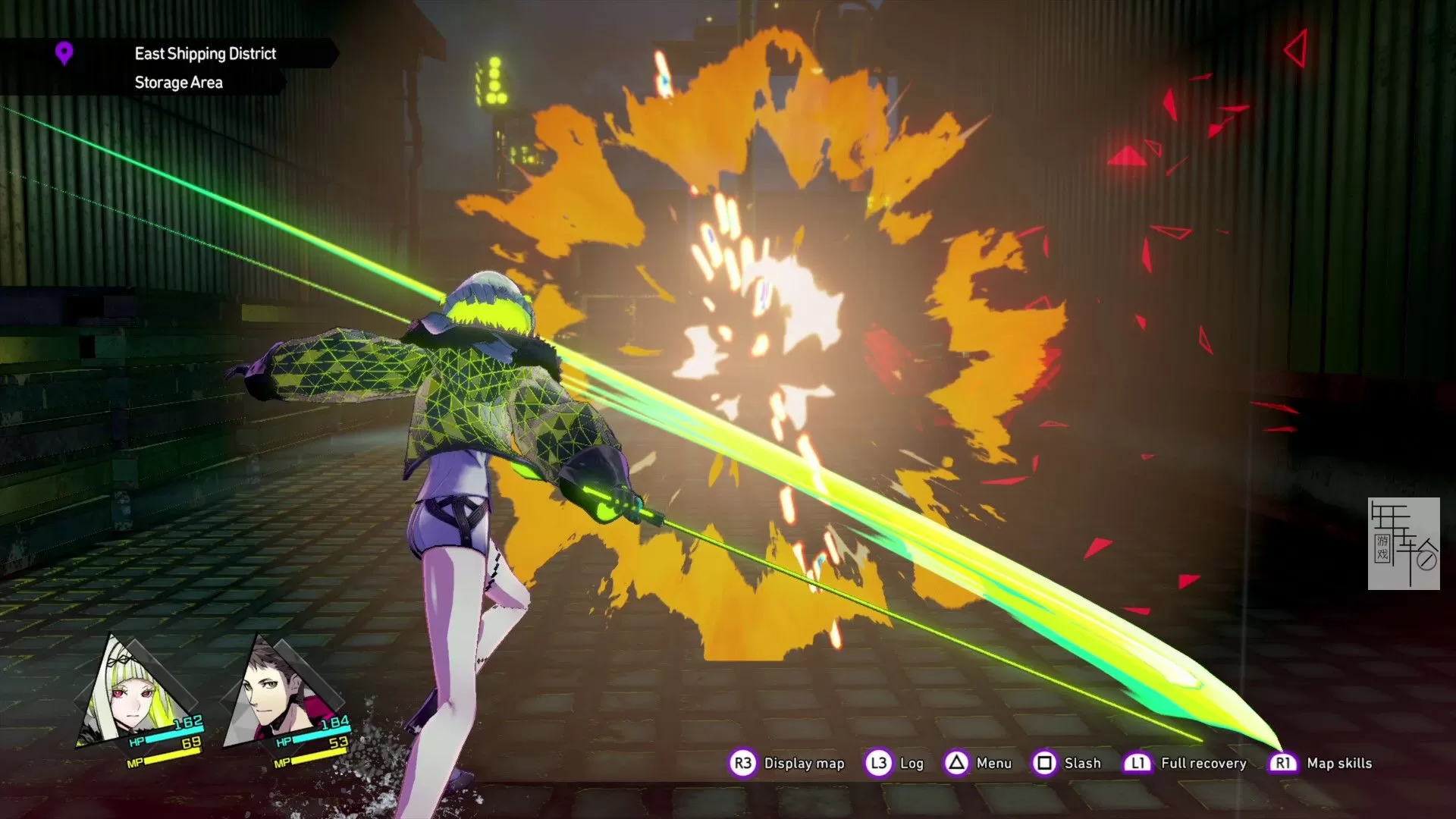The image size is (1456, 819).
Task: Click the channel watermark logo
Action: coord(1403,543)
